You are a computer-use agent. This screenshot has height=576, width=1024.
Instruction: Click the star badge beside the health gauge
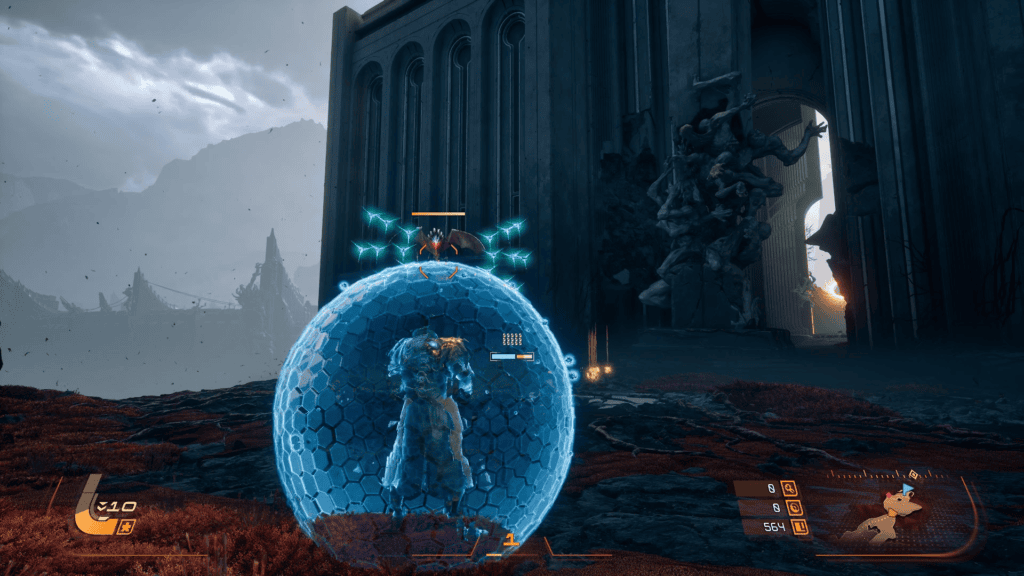(x=126, y=527)
